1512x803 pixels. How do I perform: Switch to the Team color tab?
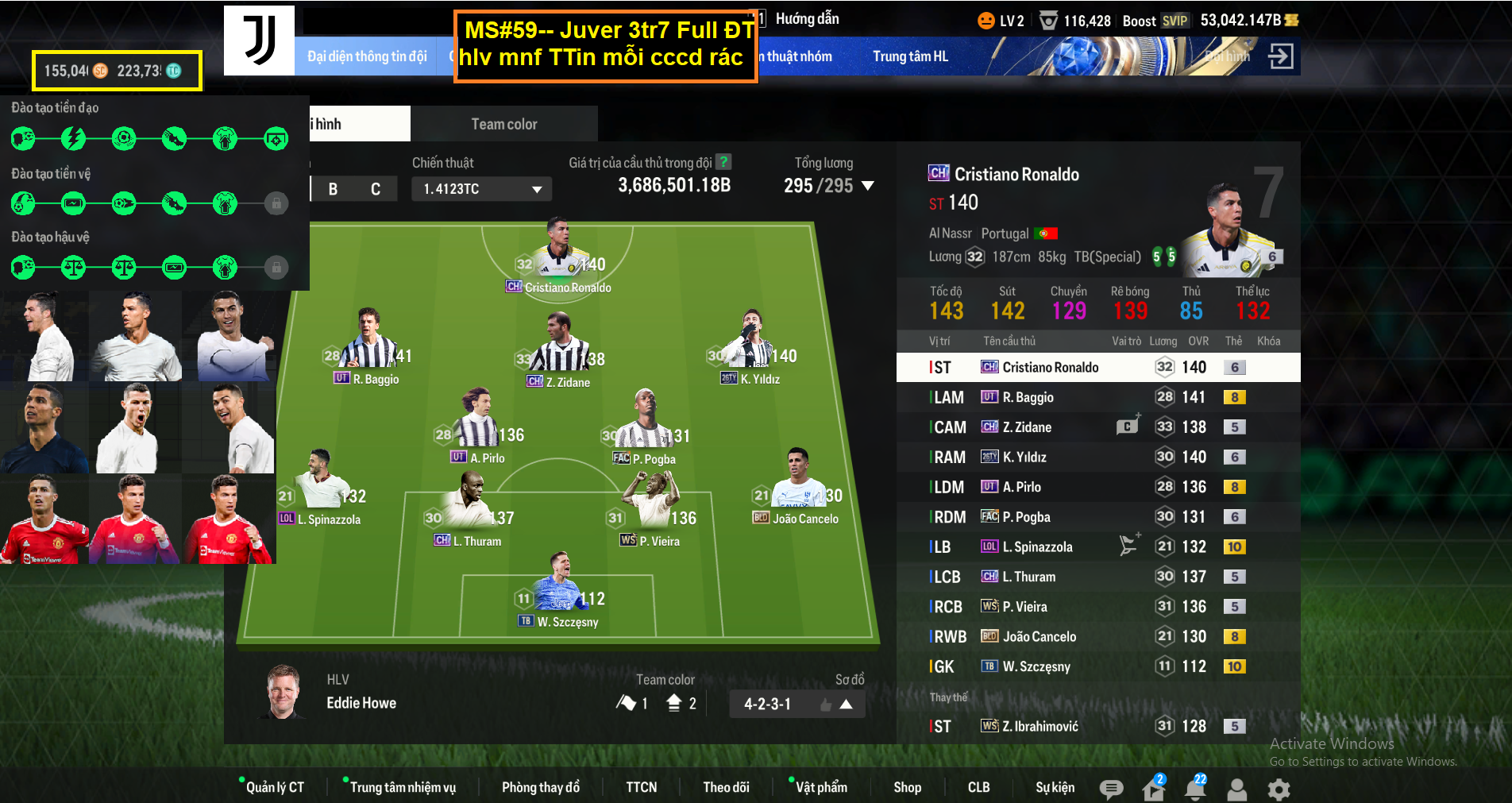(x=503, y=124)
